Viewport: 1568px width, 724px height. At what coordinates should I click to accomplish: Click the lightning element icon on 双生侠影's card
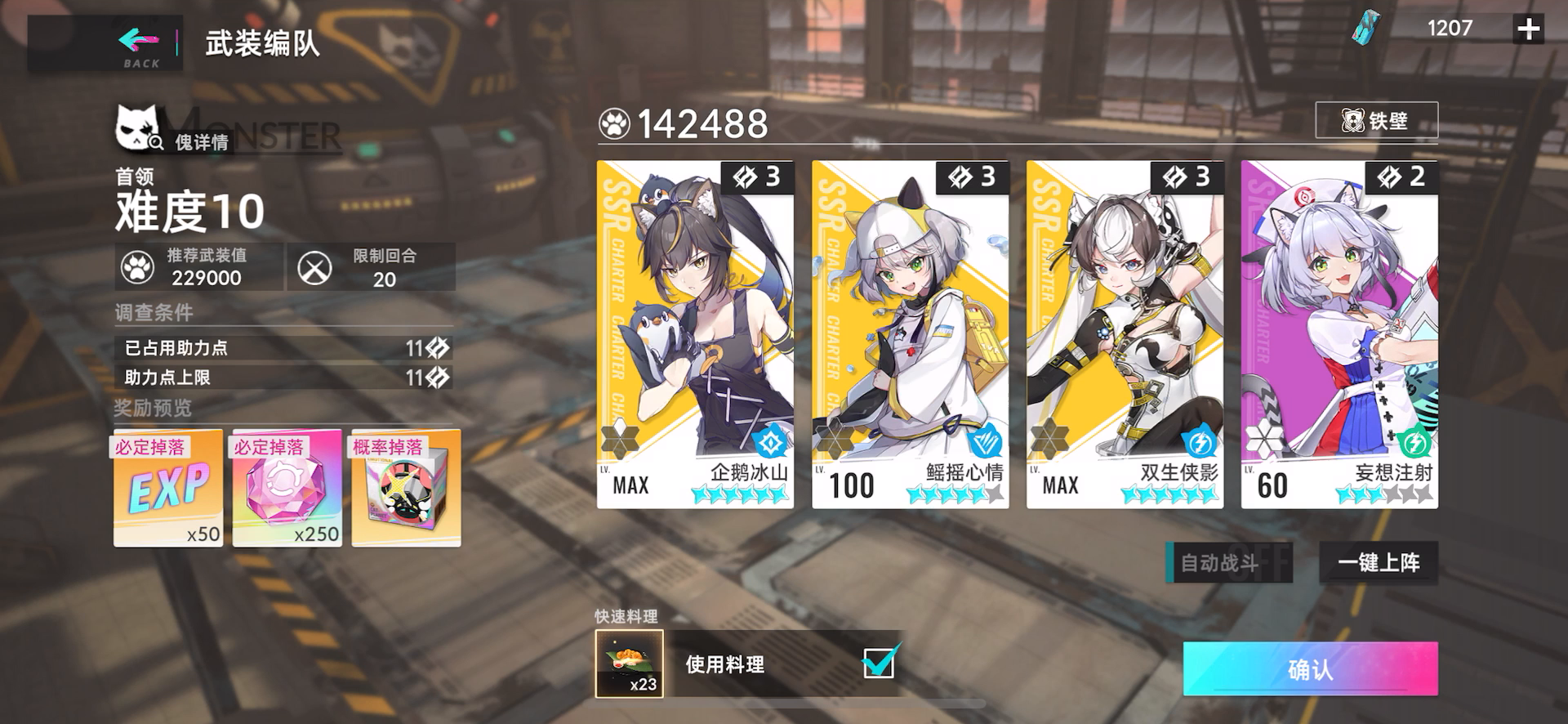click(1197, 439)
